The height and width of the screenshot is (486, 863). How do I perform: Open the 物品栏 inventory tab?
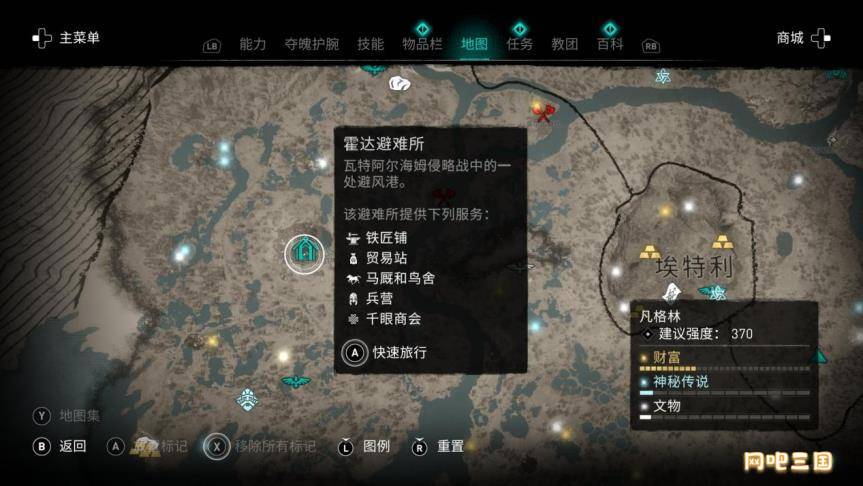point(422,44)
